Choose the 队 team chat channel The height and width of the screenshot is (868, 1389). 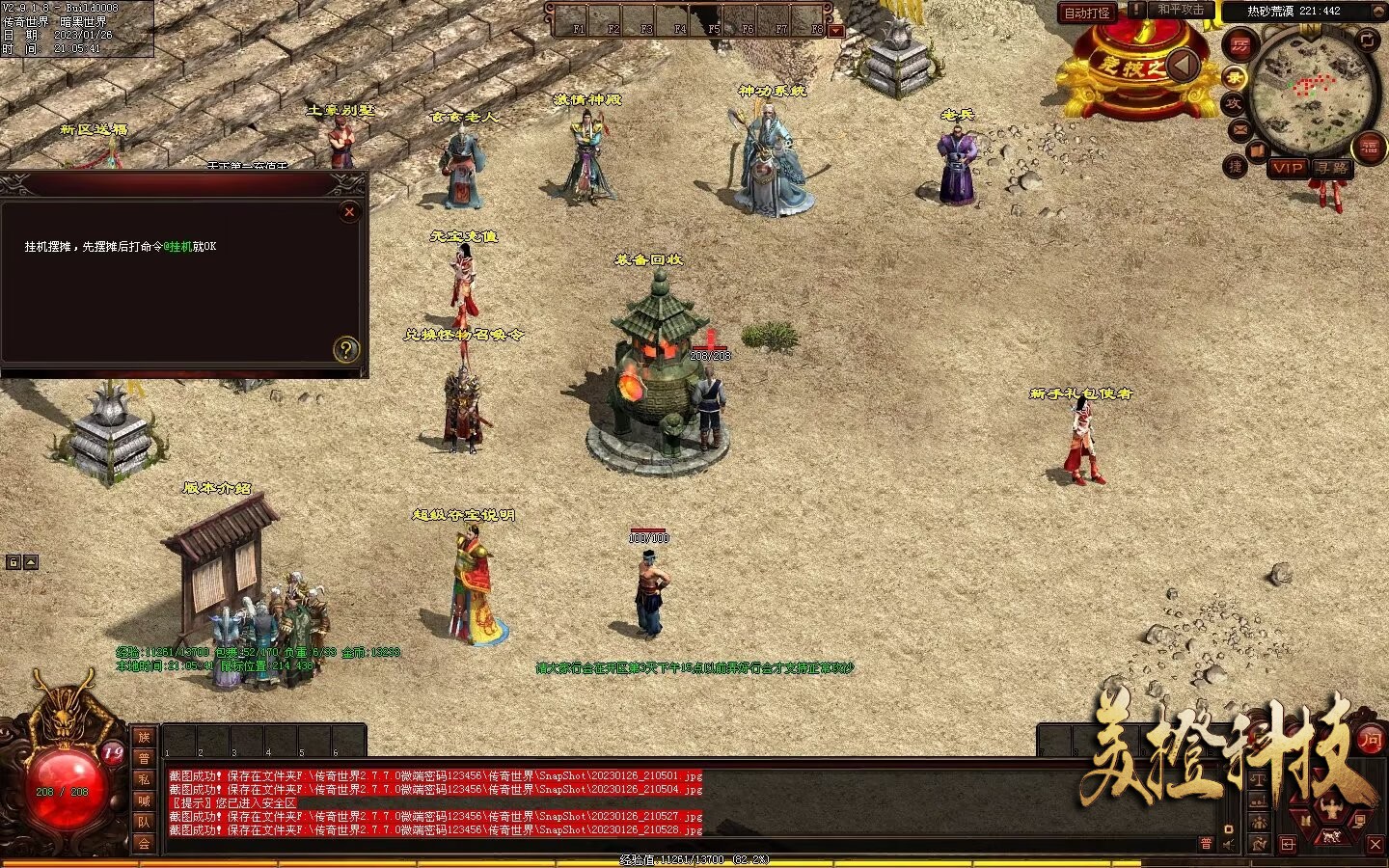coord(144,822)
